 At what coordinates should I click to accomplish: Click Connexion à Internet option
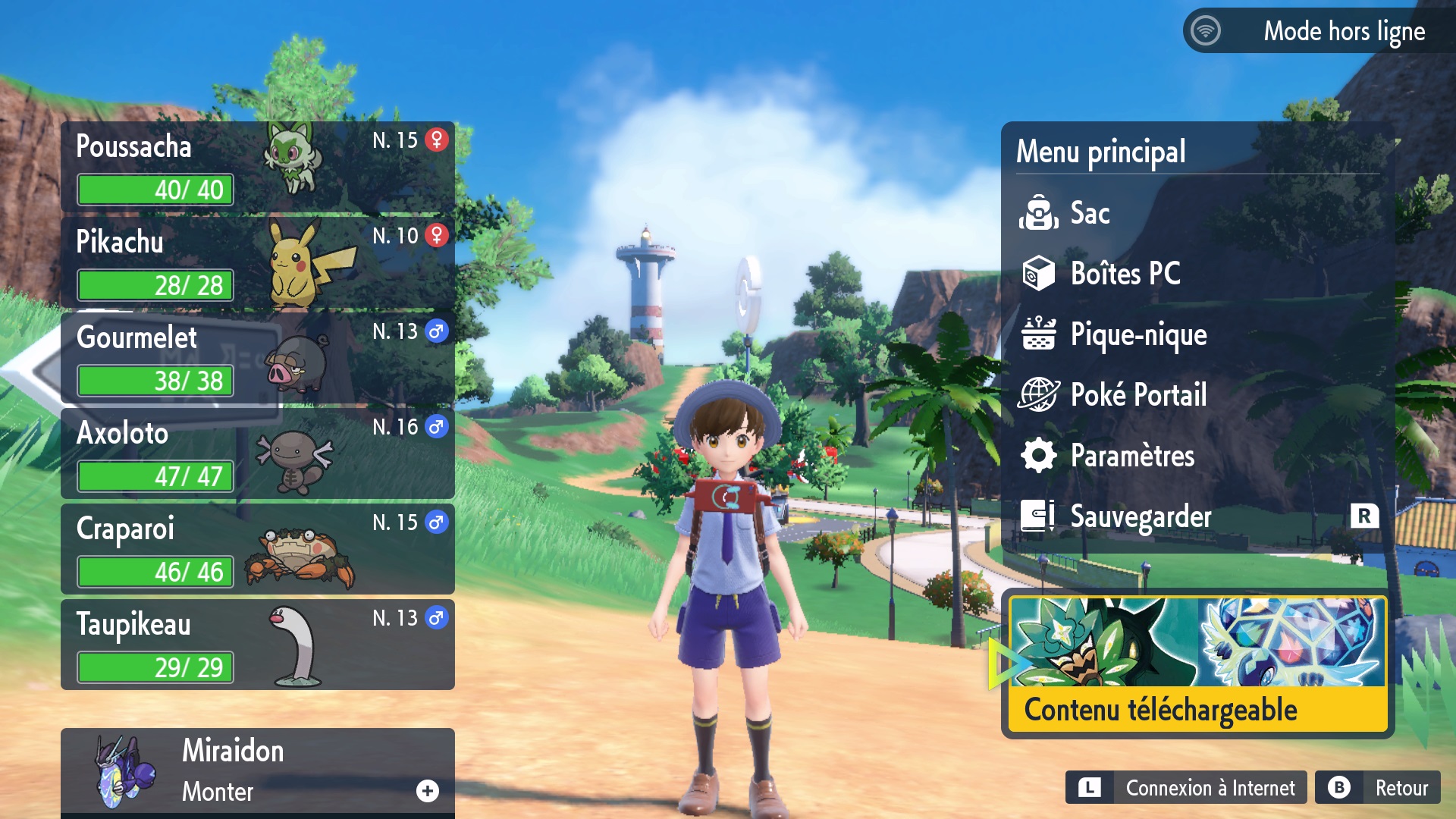[x=1187, y=788]
